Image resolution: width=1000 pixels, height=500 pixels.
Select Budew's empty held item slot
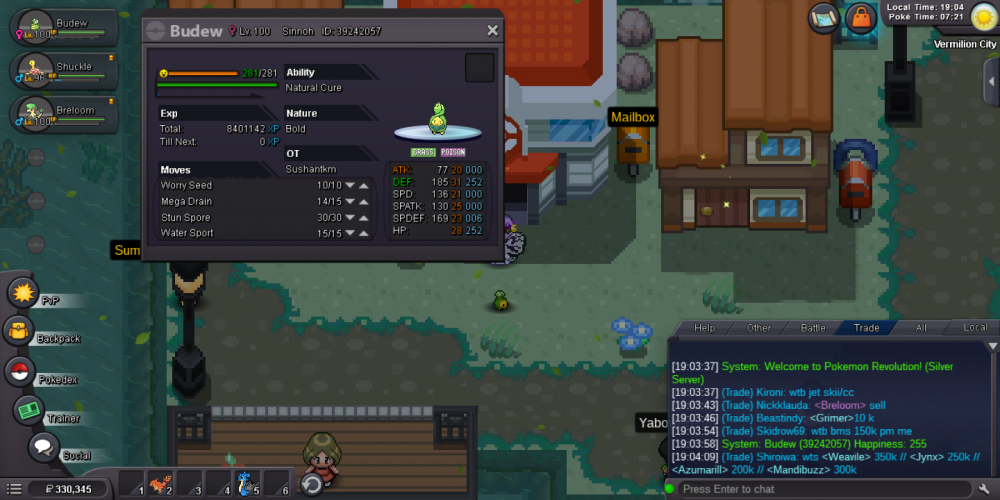(479, 69)
